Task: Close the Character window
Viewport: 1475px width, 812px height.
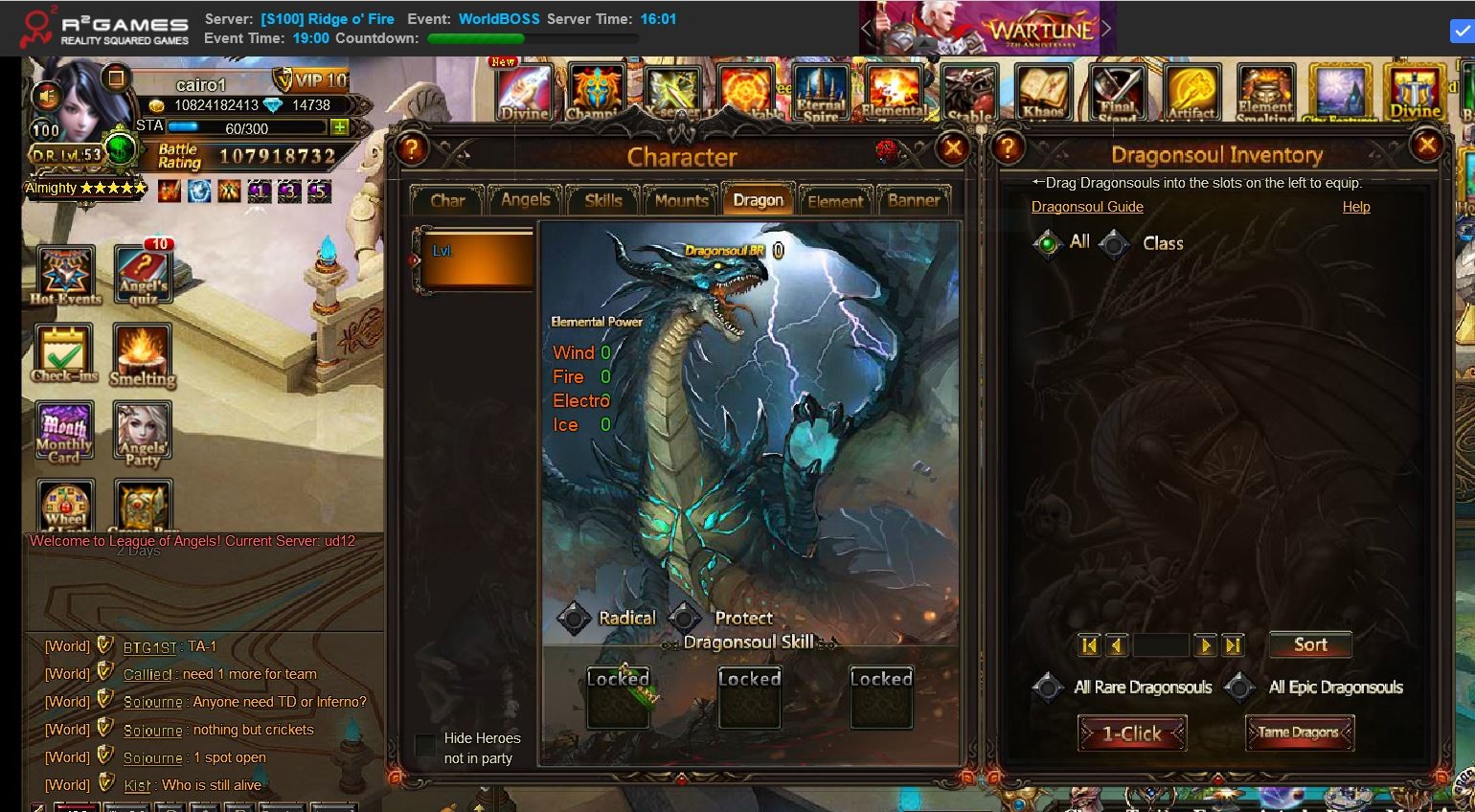Action: pyautogui.click(x=952, y=148)
